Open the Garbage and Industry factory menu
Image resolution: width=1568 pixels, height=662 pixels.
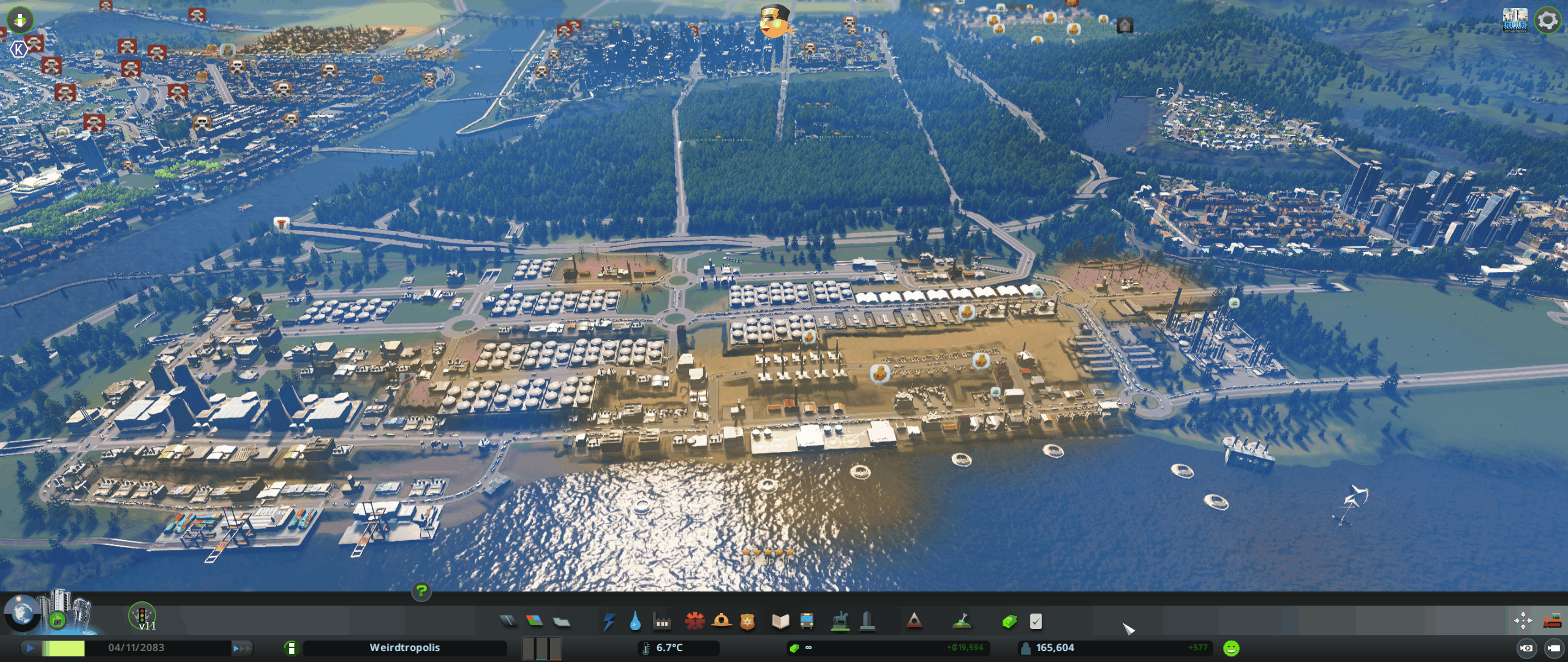point(662,622)
